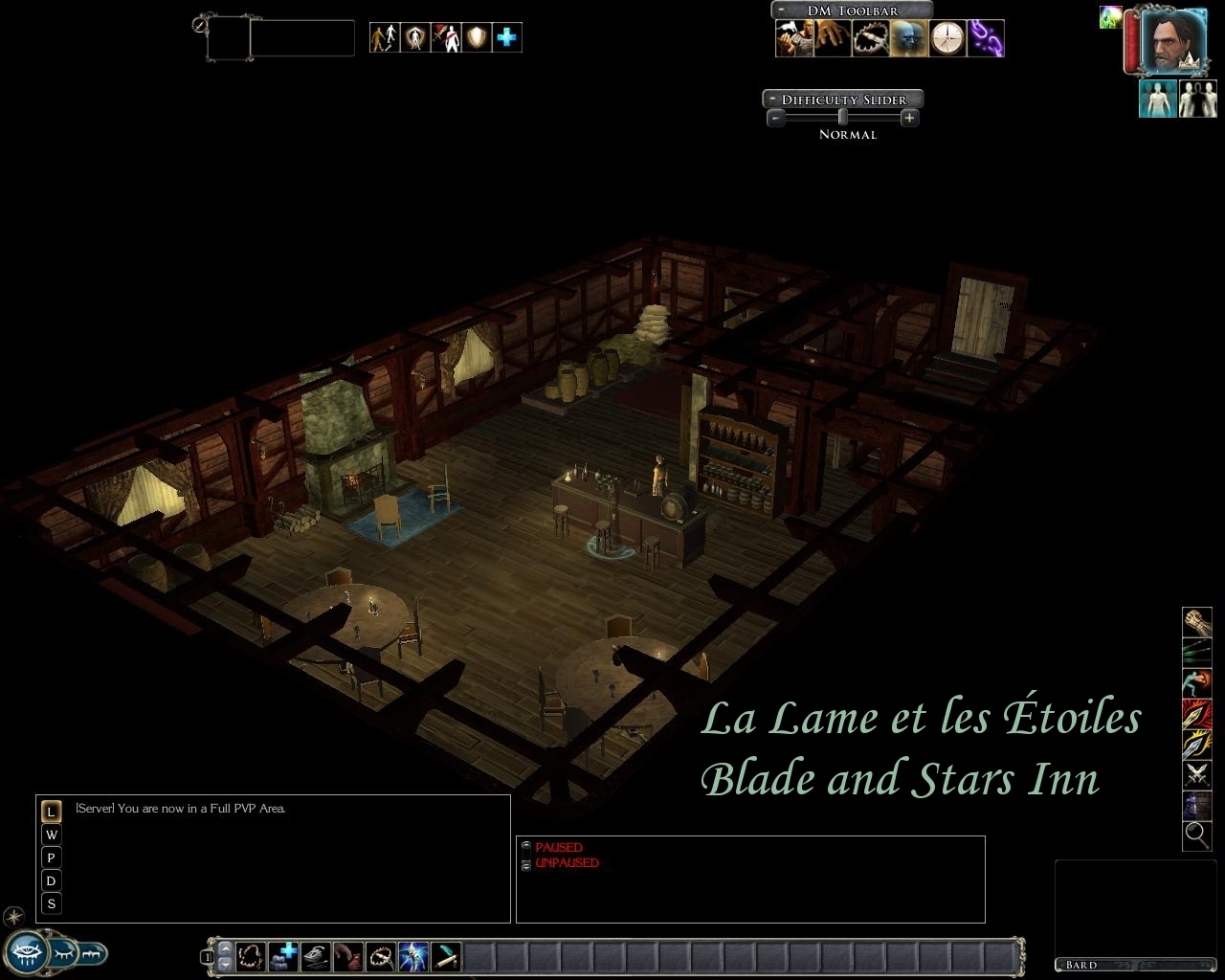Increase difficulty with the plus button
1225x980 pixels.
point(909,118)
